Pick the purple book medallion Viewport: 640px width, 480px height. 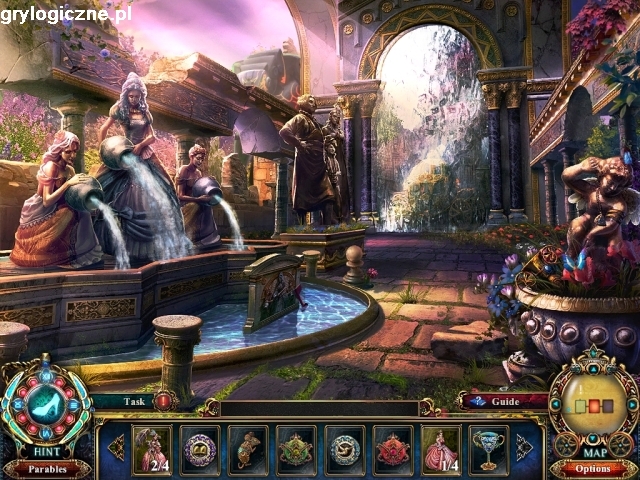(x=200, y=449)
